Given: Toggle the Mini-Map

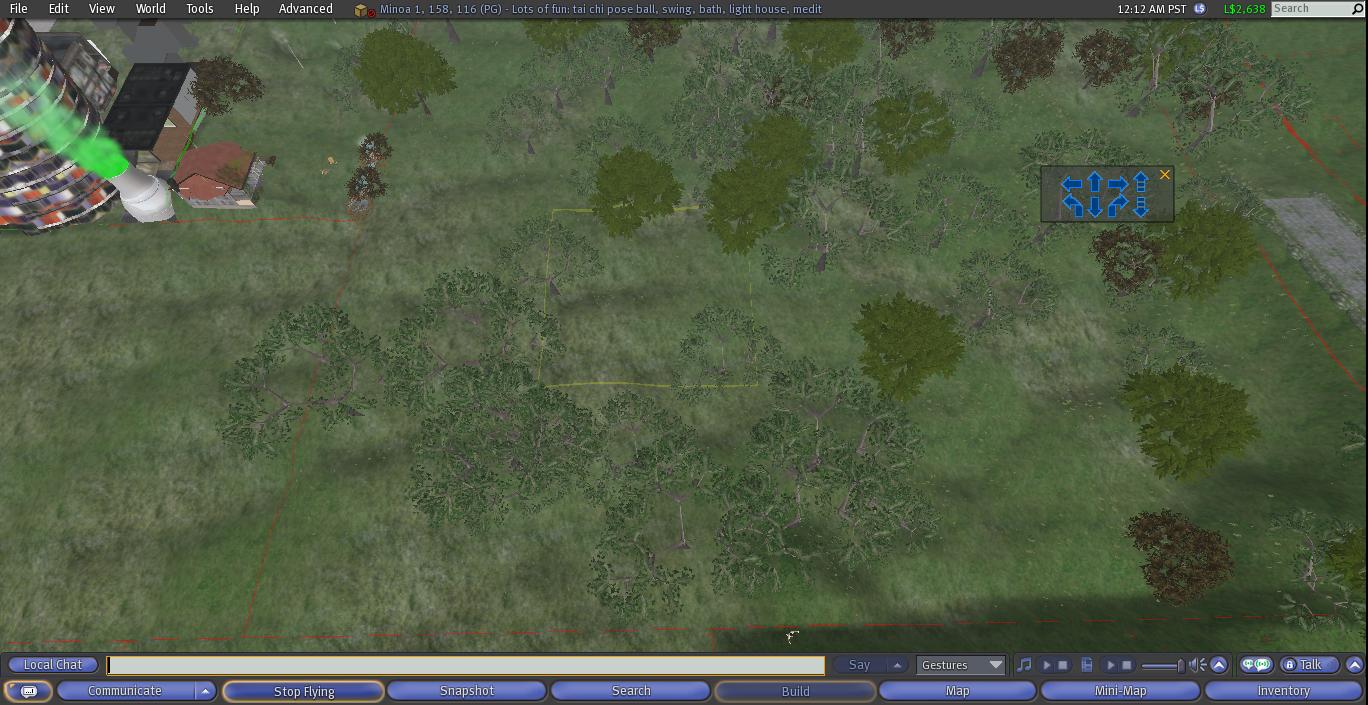Looking at the screenshot, I should 1120,691.
